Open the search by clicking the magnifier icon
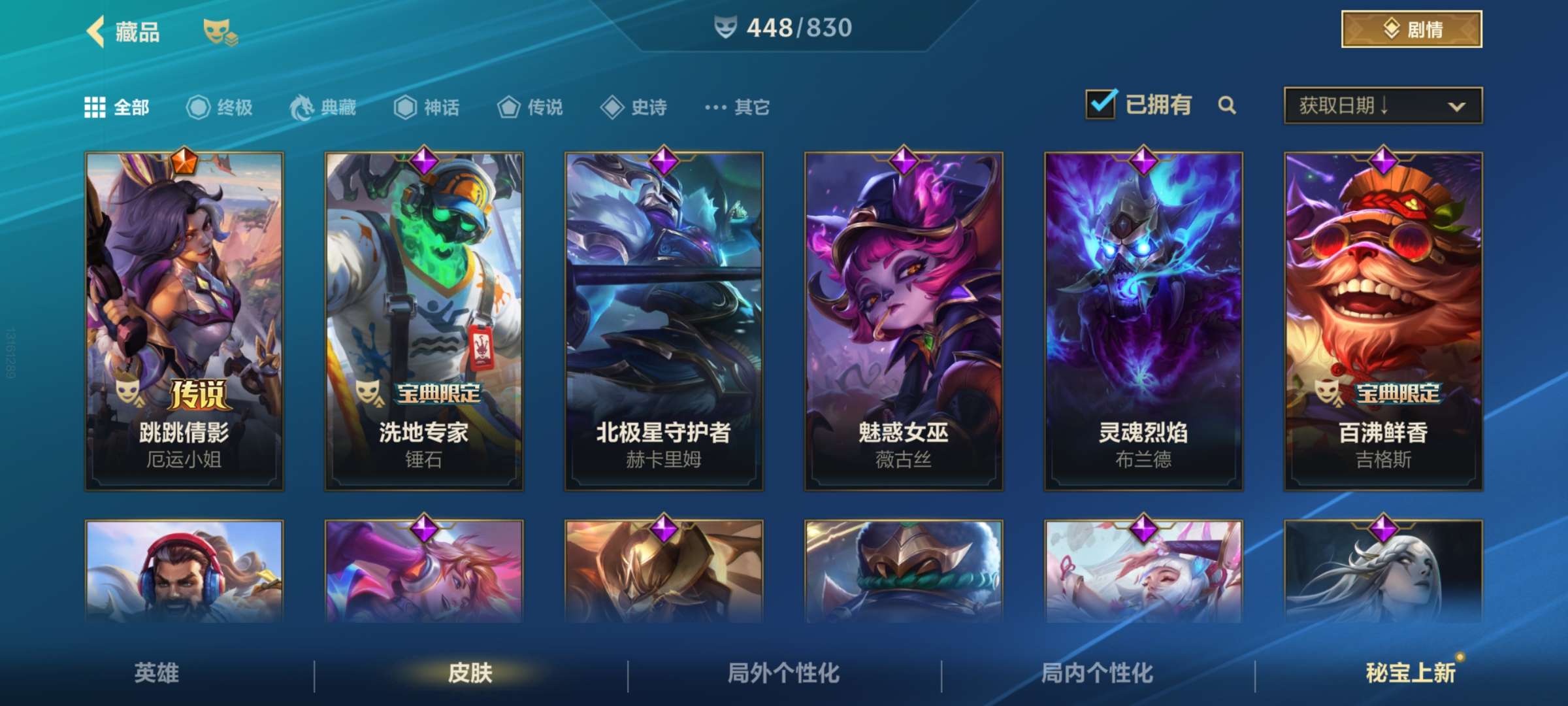 click(x=1227, y=105)
